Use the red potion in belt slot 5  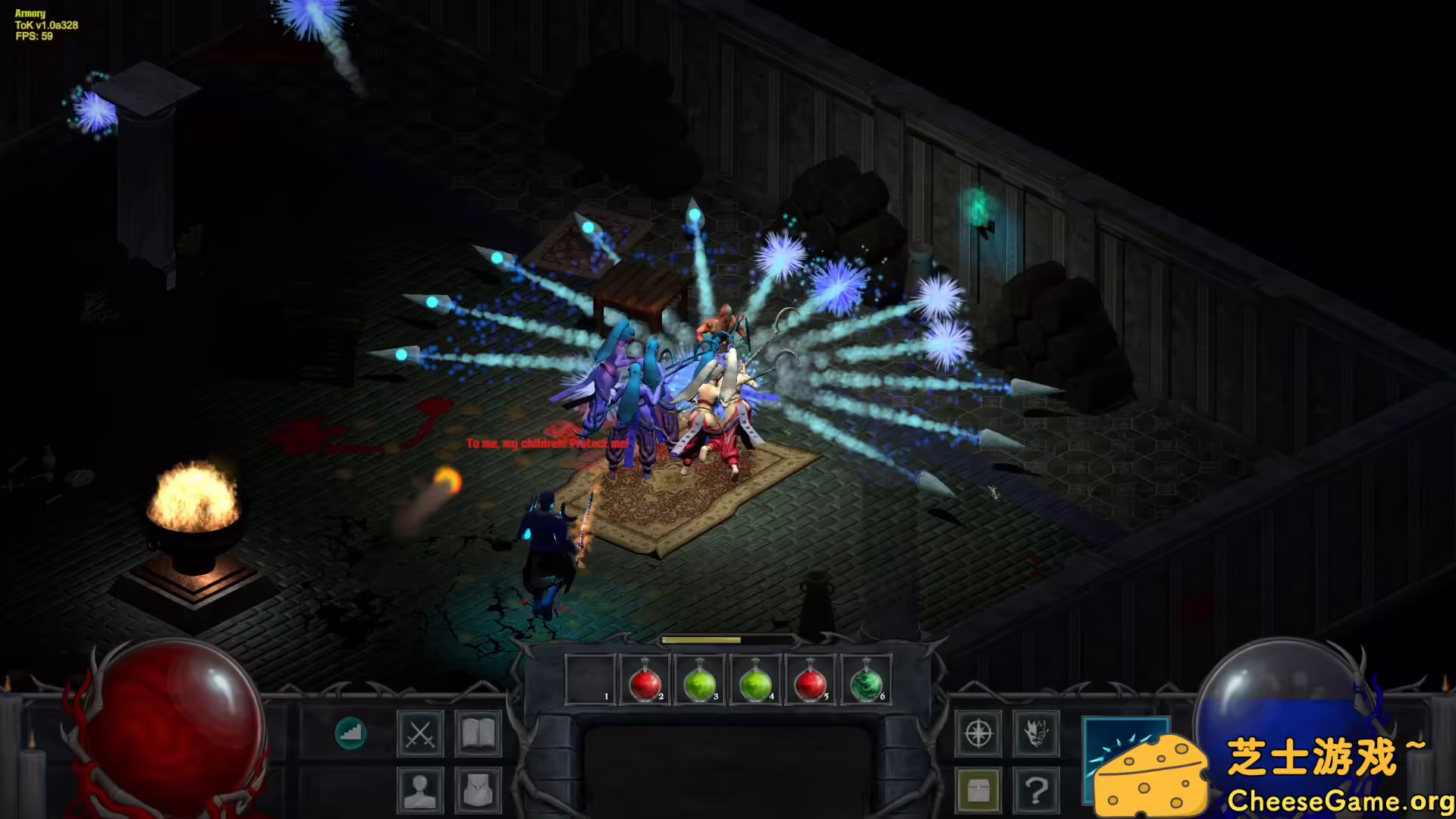tap(811, 679)
